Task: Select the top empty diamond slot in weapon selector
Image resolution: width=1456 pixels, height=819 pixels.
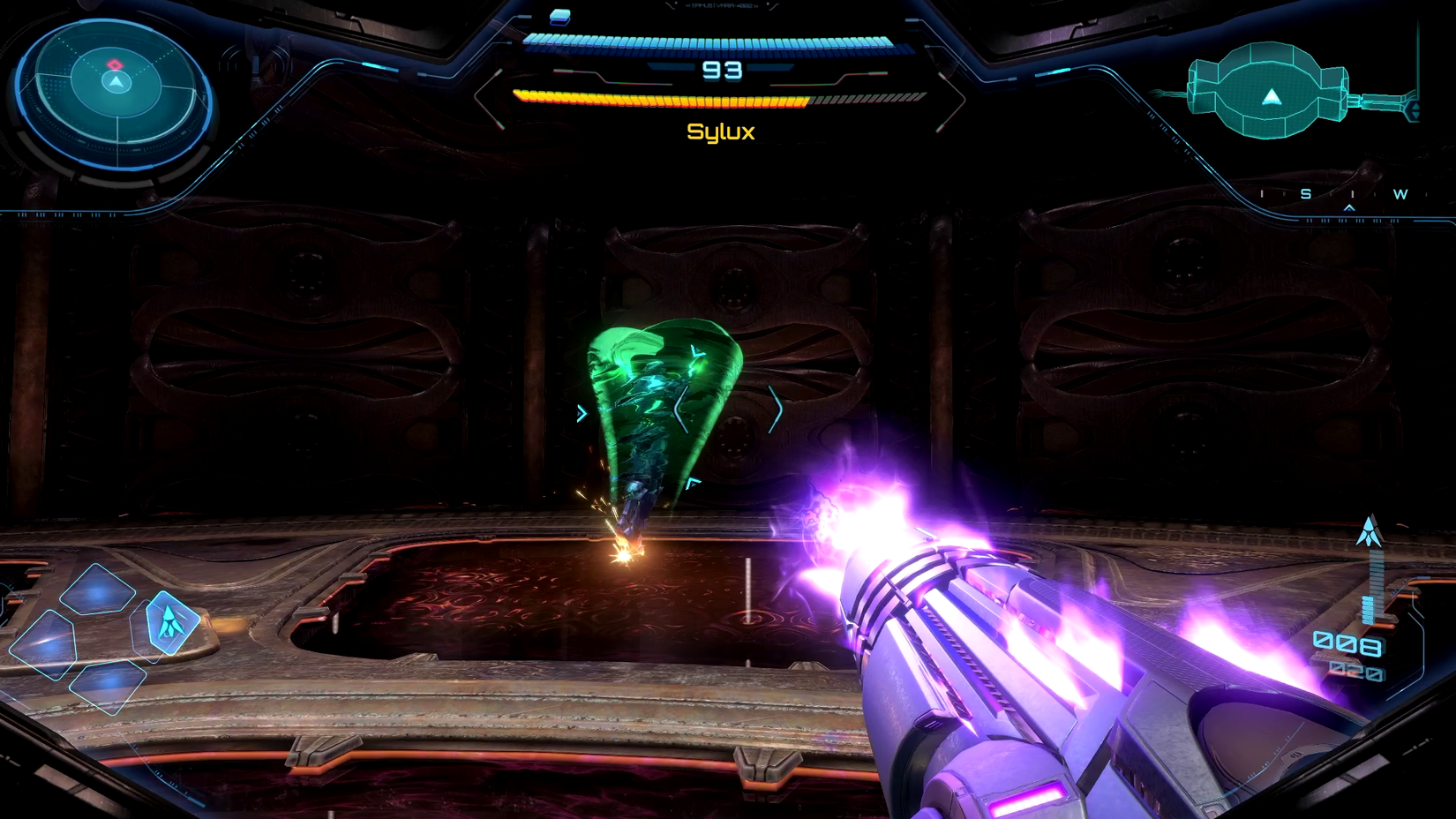Action: 97,590
